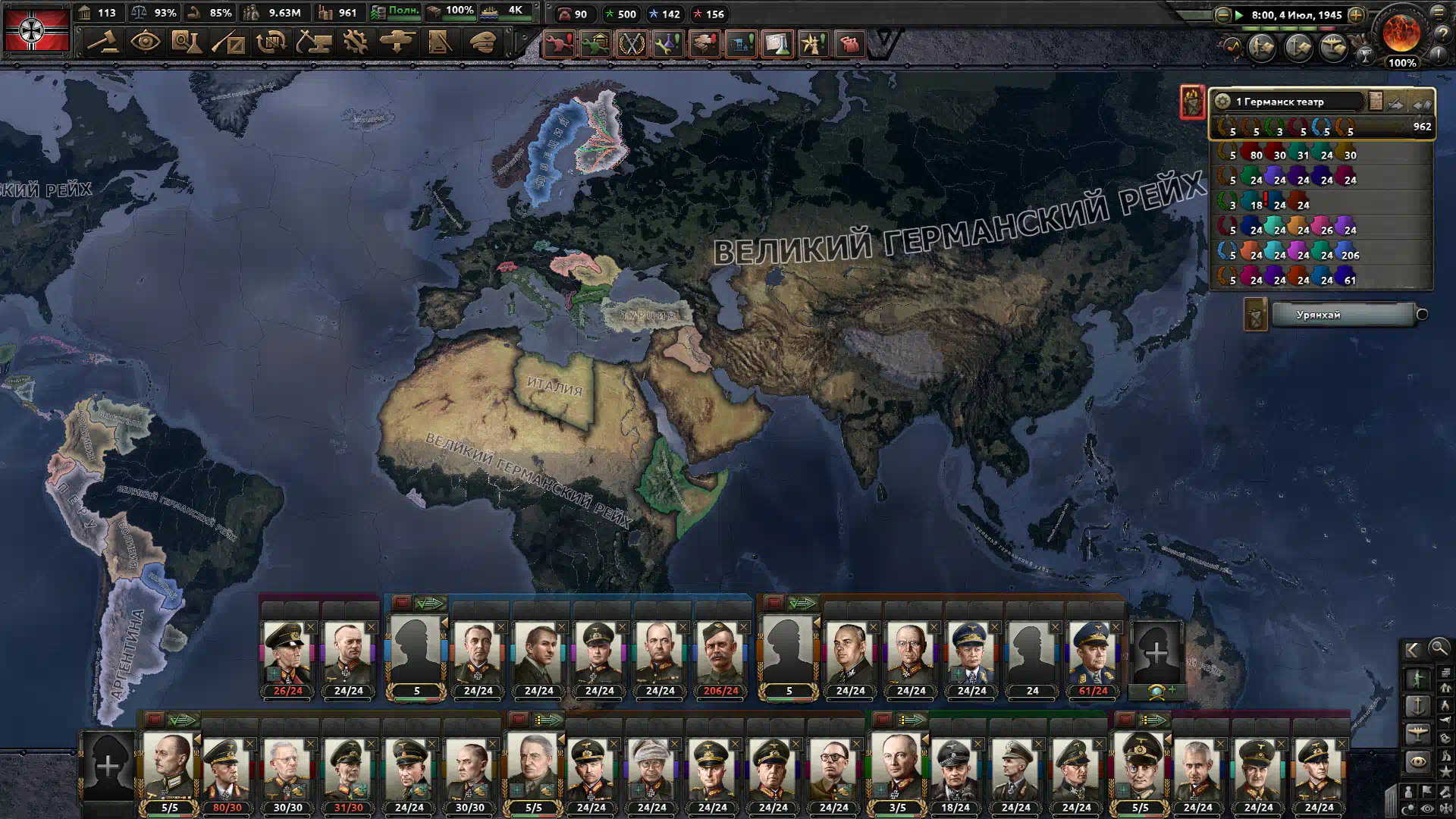1456x819 pixels.
Task: Click the crossed-swords wreath alert icon
Action: (x=631, y=44)
